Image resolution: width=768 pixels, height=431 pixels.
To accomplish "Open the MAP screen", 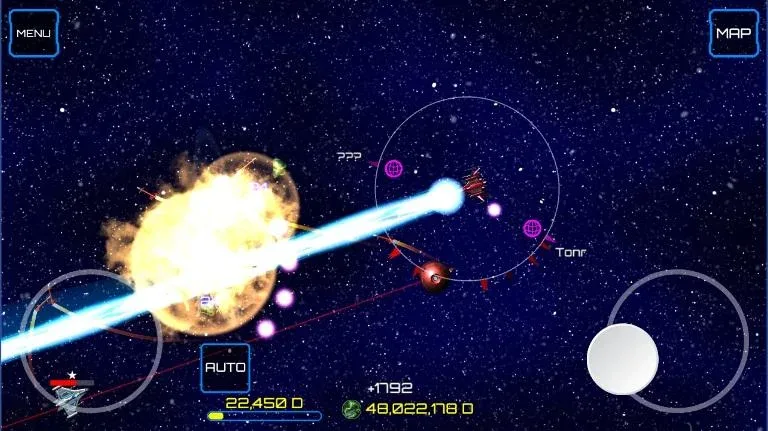I will (733, 33).
